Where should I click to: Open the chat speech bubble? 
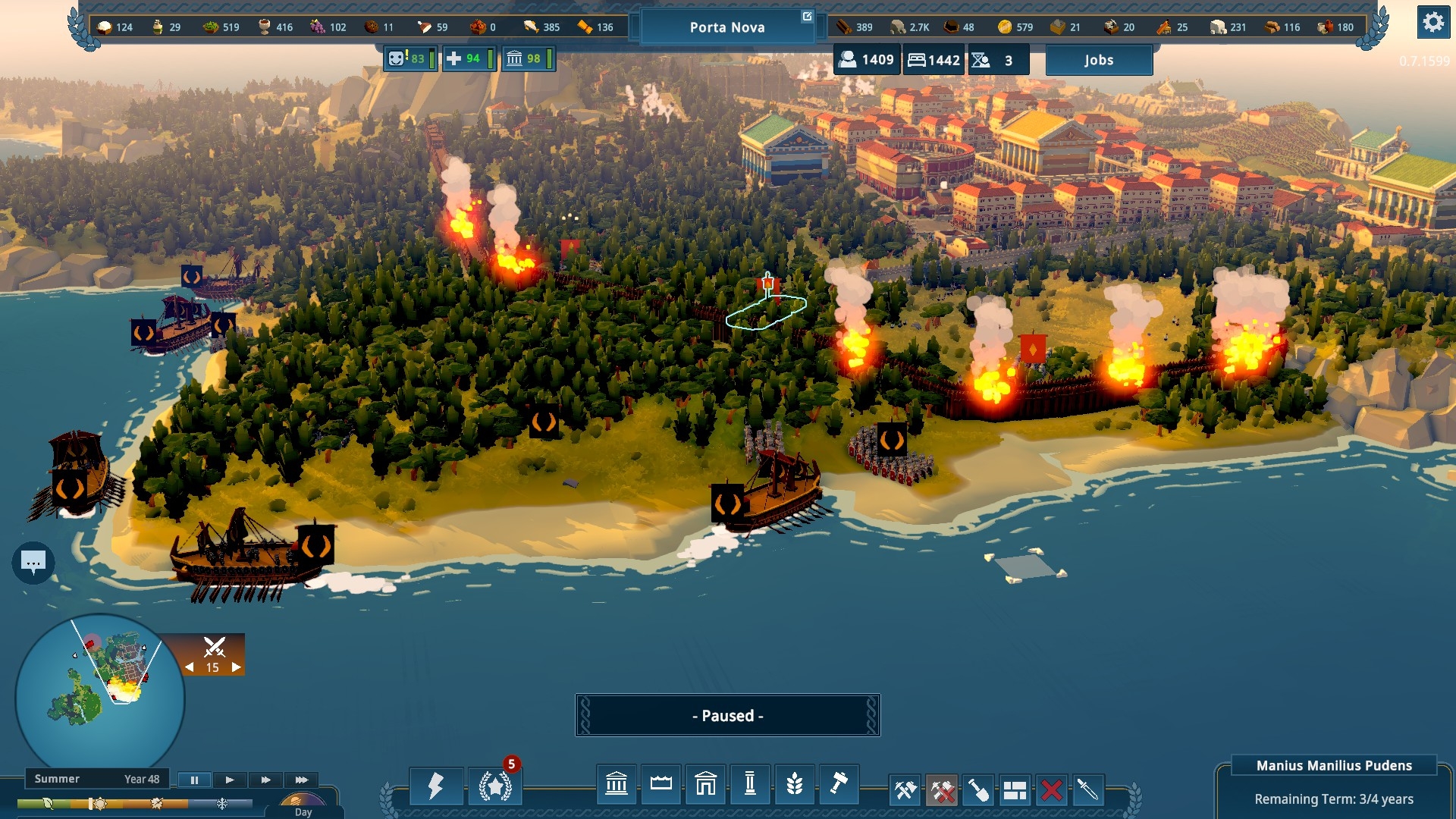[x=33, y=563]
